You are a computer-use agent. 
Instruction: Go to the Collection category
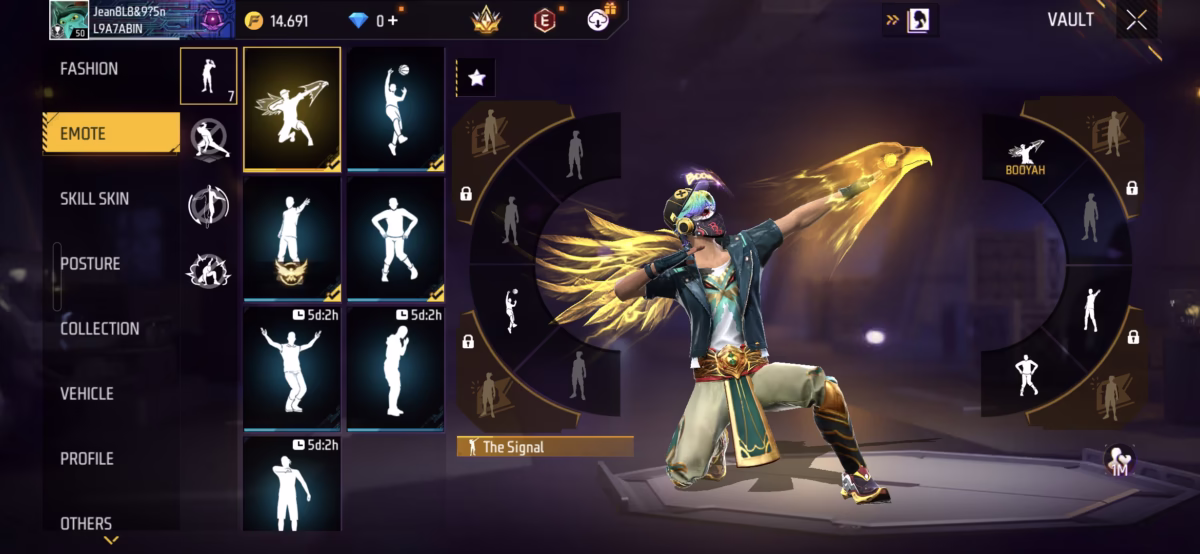(99, 329)
